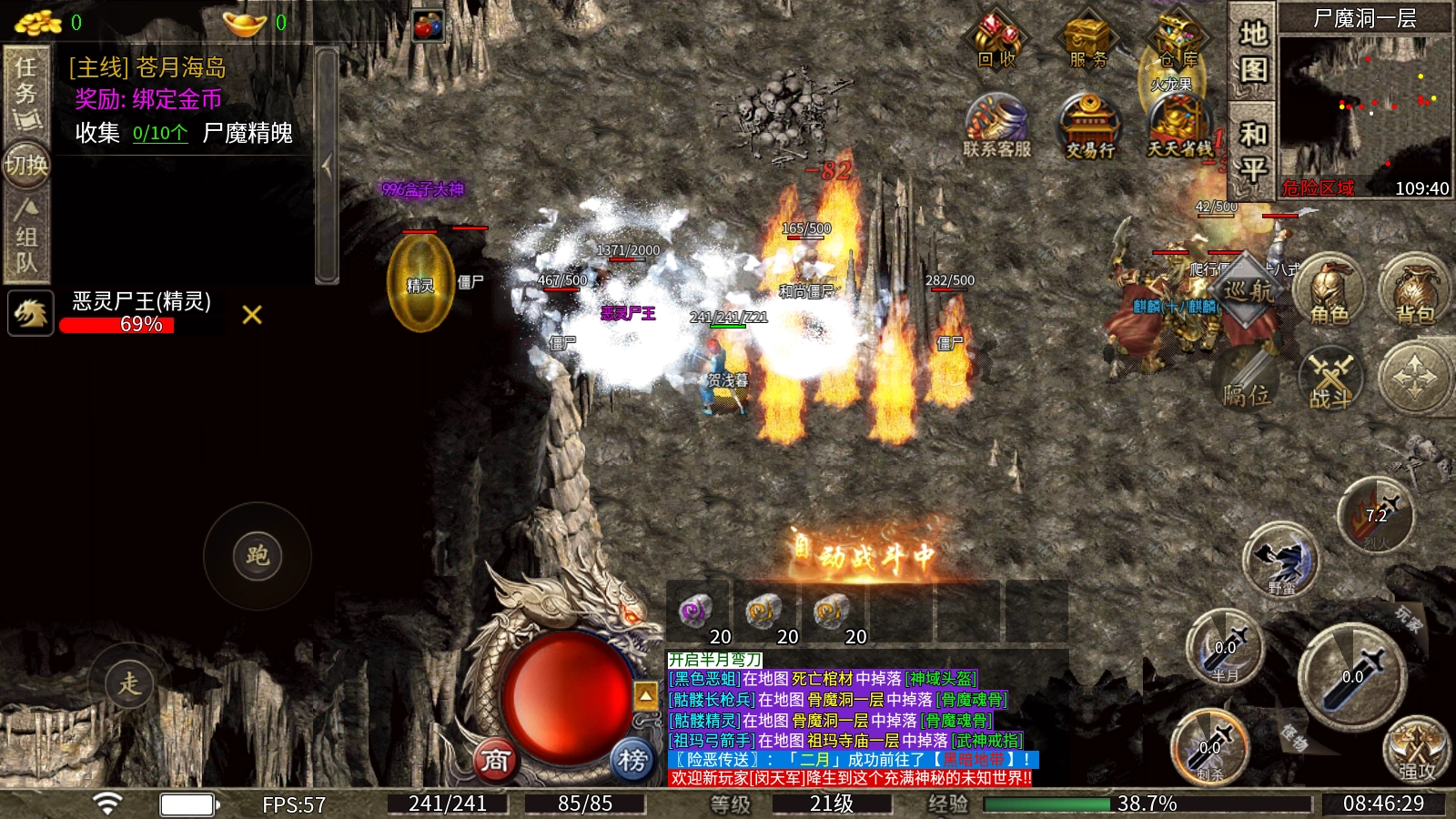Open the 任务 quest tab
Image resolution: width=1456 pixels, height=819 pixels.
[25, 91]
